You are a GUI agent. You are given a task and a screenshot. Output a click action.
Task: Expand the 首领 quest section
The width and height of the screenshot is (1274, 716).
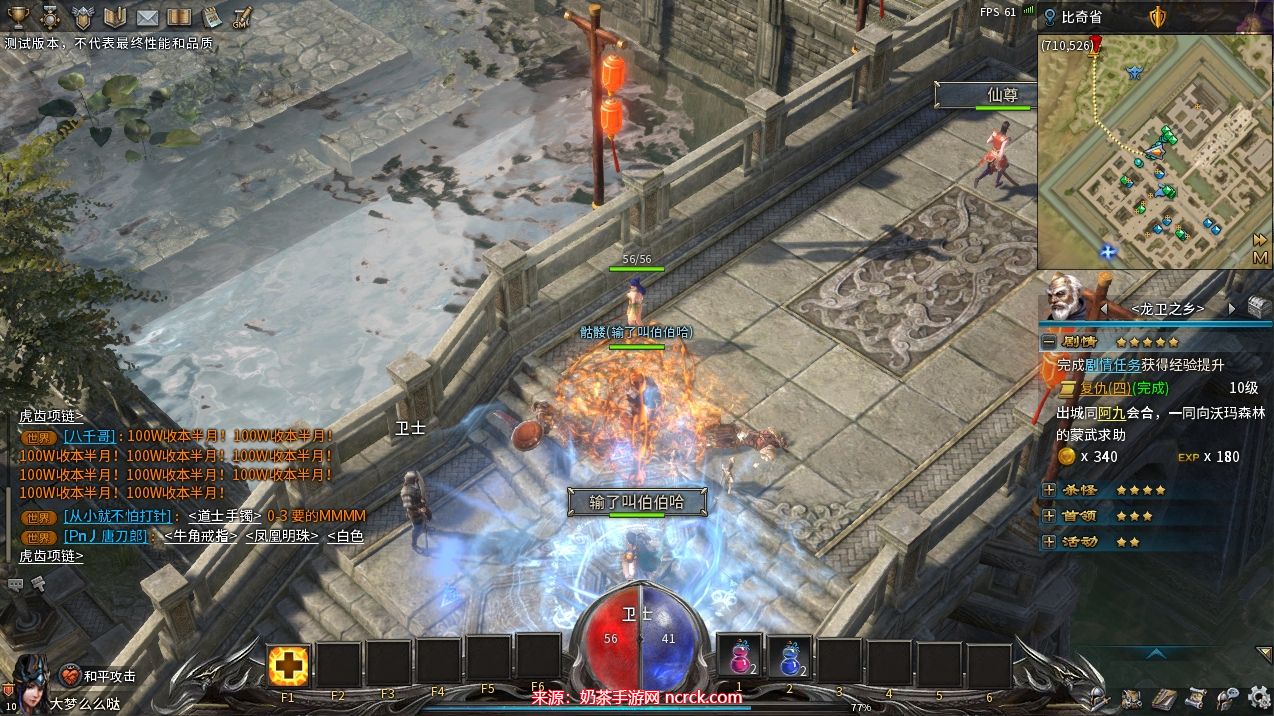click(x=1049, y=516)
